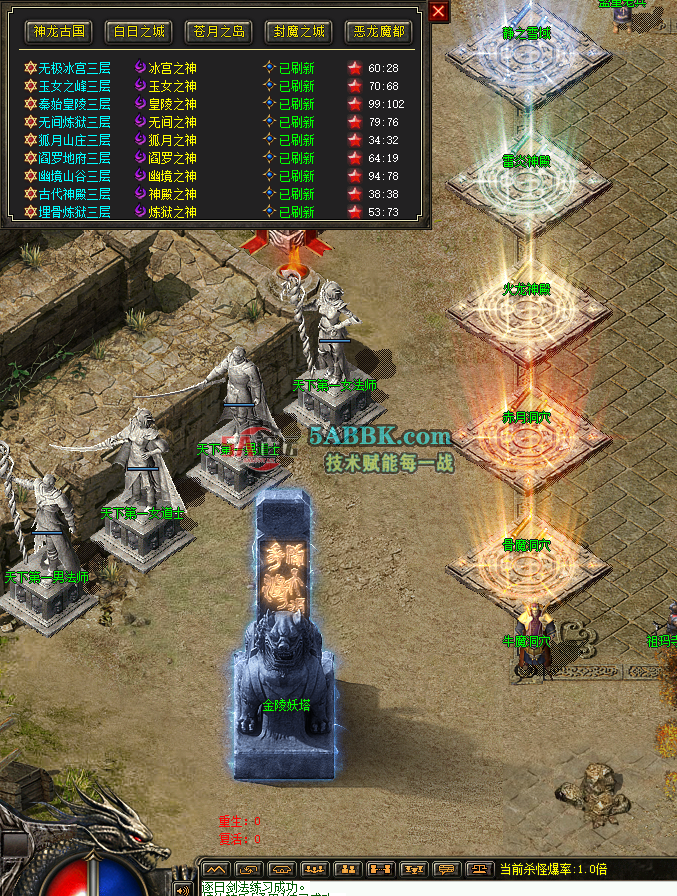Switch to the 恶龙魔都 tab
The height and width of the screenshot is (896, 677).
380,32
